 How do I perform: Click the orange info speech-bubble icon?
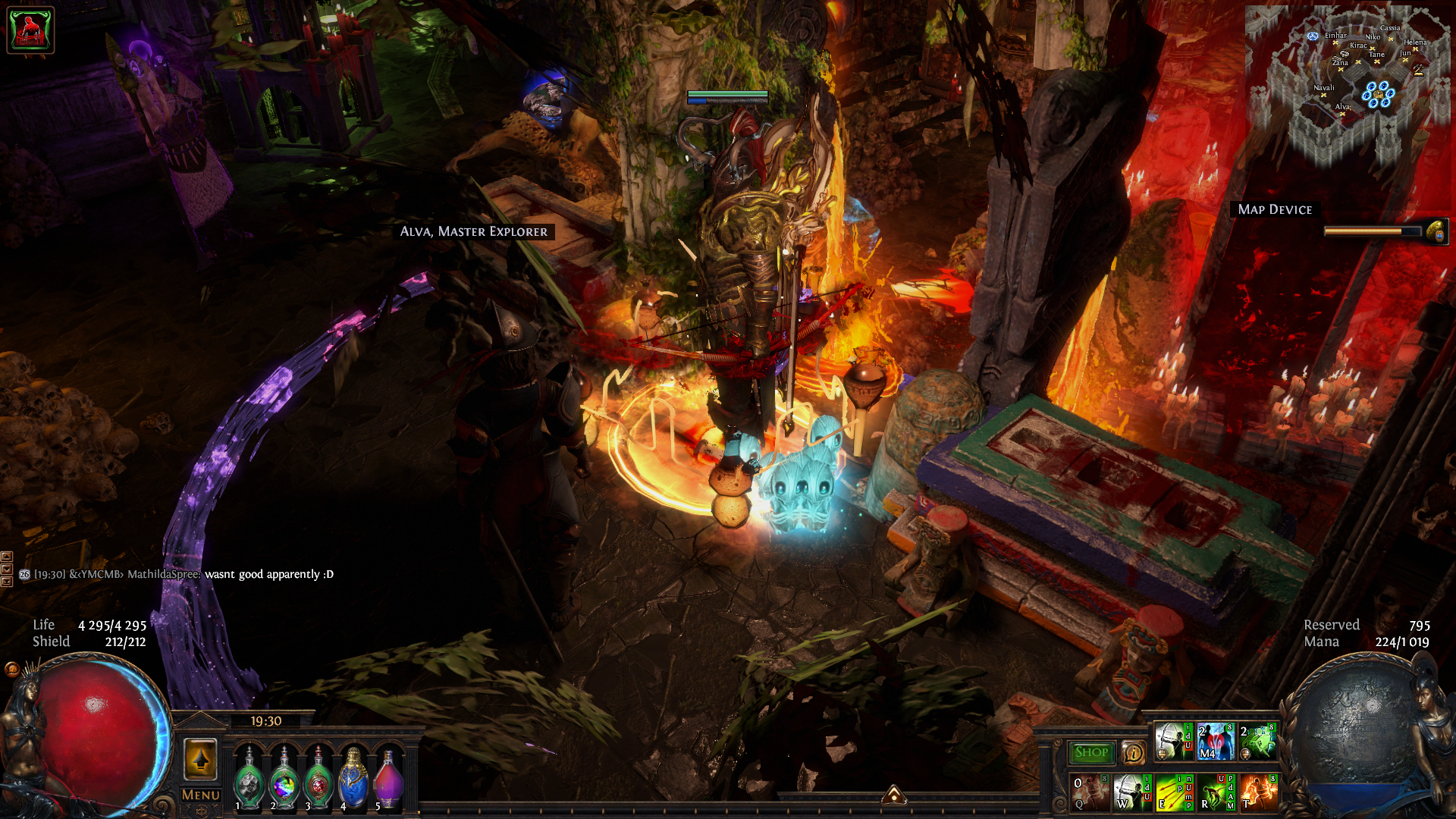[x=1134, y=752]
